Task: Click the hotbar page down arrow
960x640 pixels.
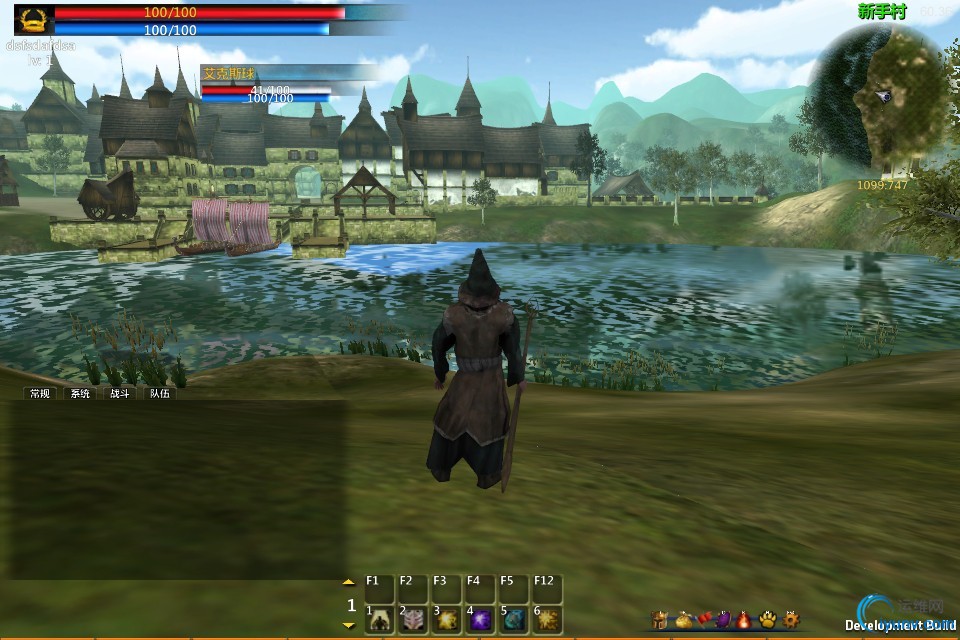Action: coord(348,625)
